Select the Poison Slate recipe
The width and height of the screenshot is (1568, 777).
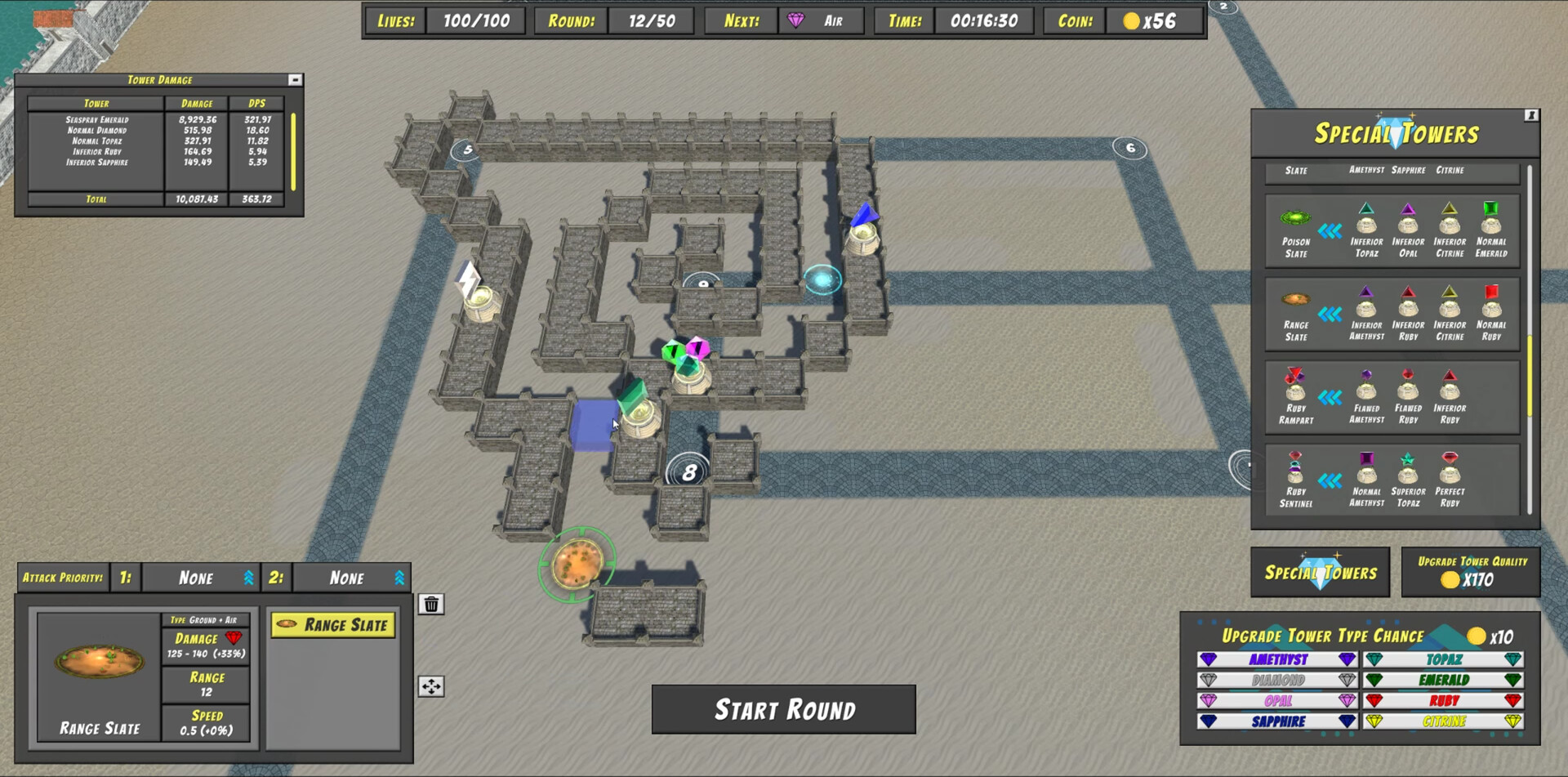point(1295,232)
